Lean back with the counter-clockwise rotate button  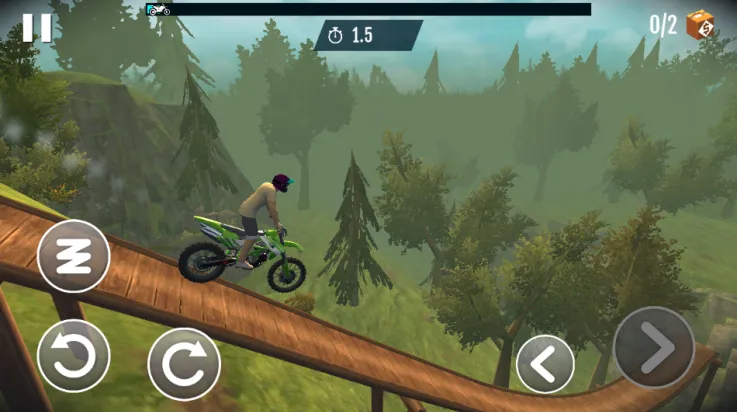coord(73,356)
